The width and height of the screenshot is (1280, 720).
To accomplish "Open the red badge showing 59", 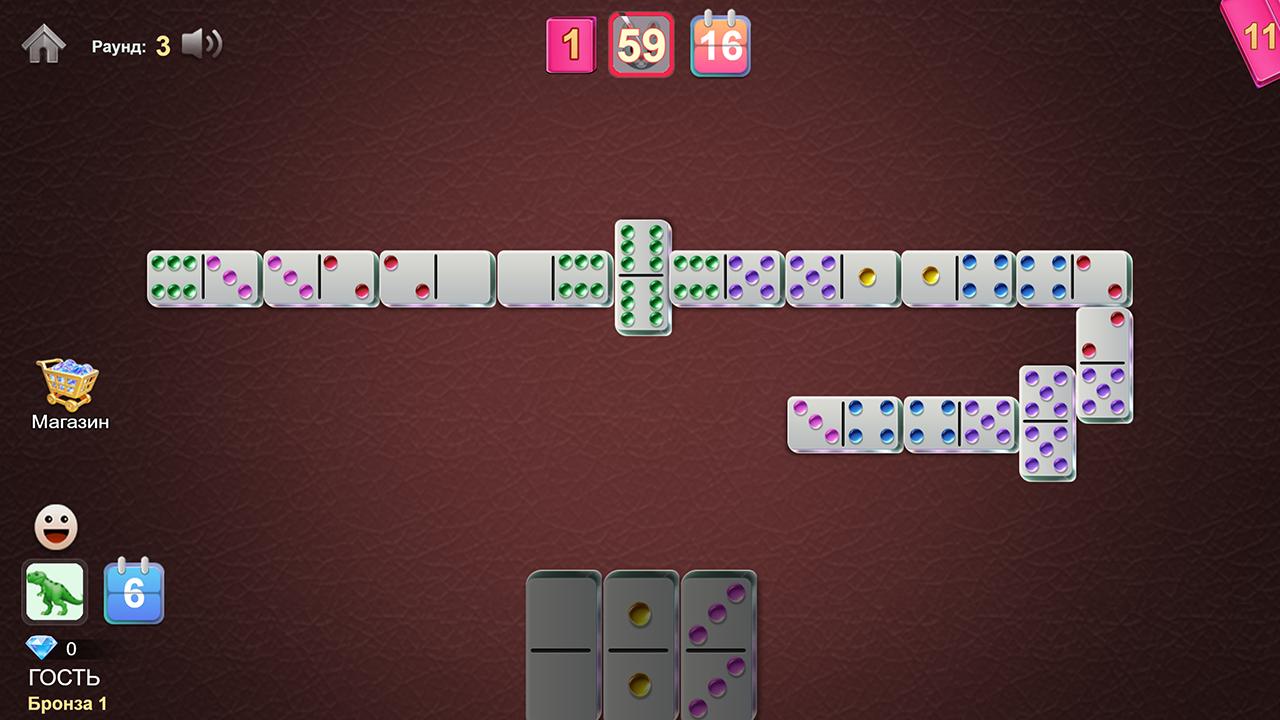I will click(x=641, y=45).
